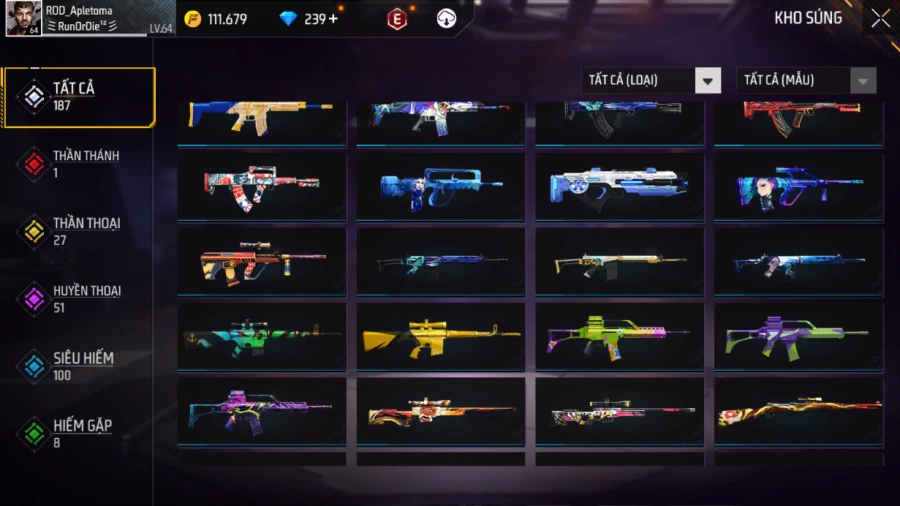Tap the gold coin balance icon

pyautogui.click(x=193, y=19)
